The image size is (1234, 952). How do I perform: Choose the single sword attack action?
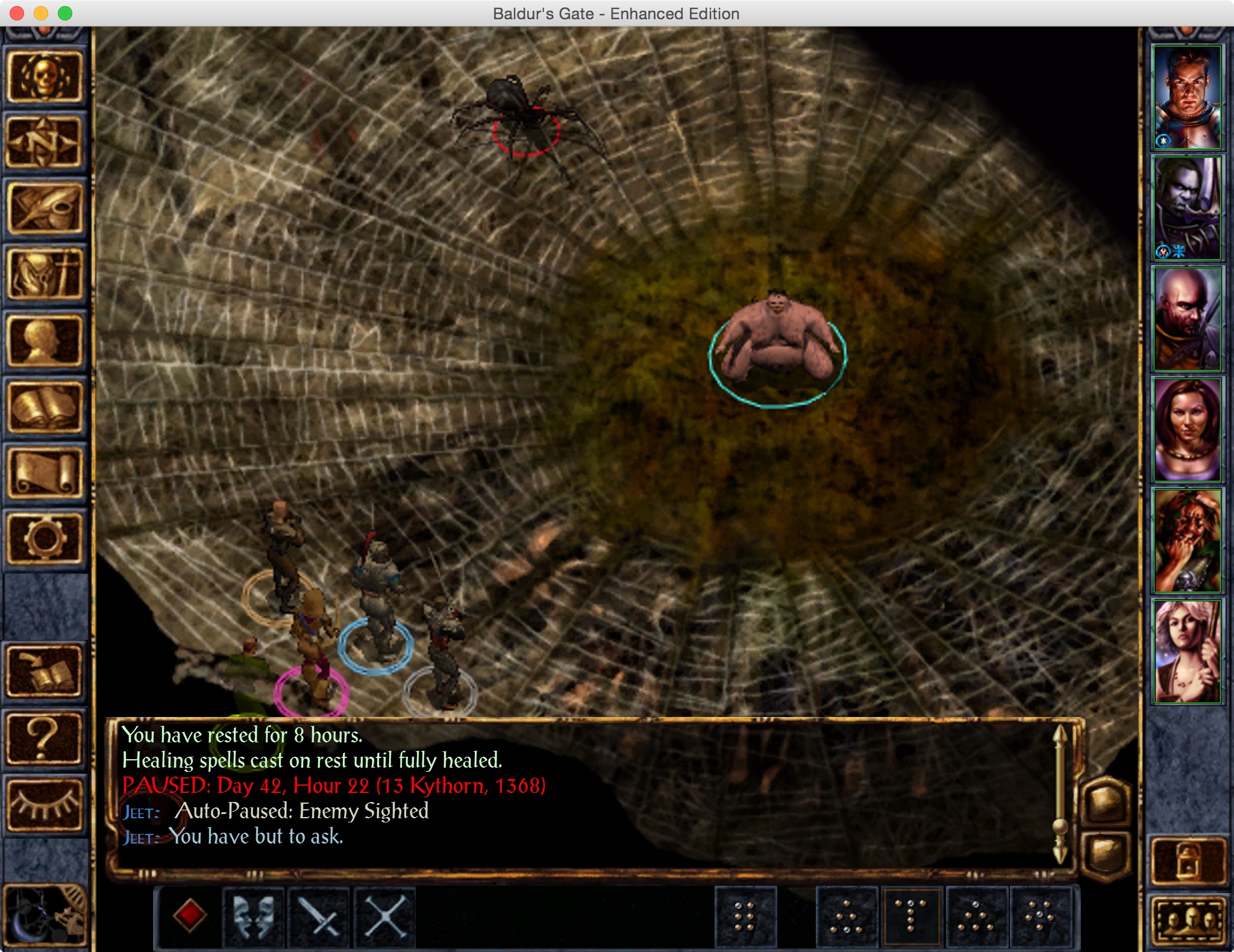(x=319, y=916)
